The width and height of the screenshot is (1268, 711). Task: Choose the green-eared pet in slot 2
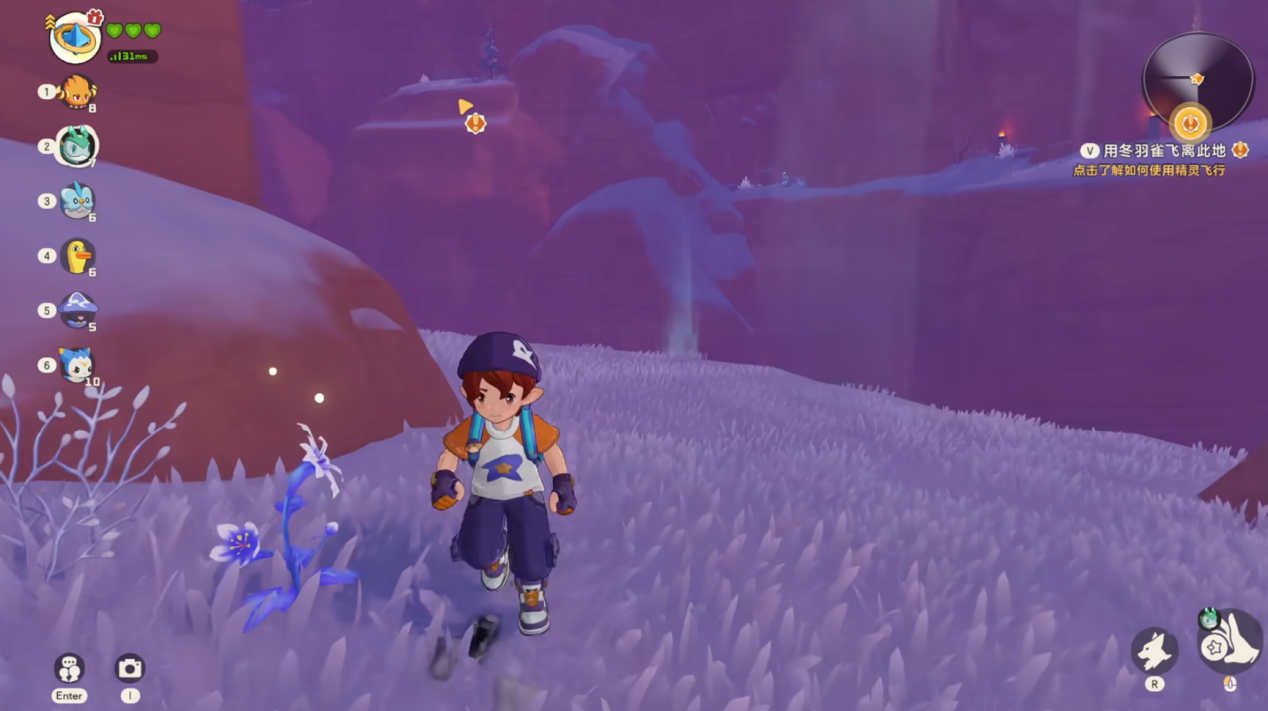click(77, 146)
